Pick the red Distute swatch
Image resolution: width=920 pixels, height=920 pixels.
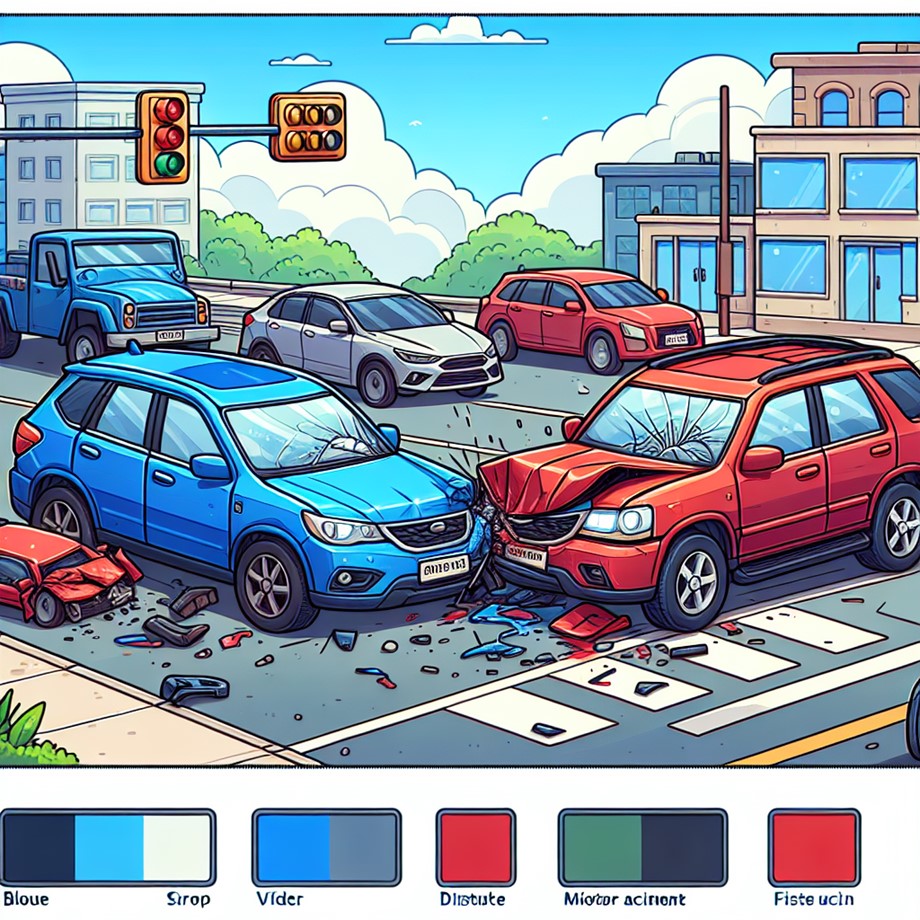(475, 846)
